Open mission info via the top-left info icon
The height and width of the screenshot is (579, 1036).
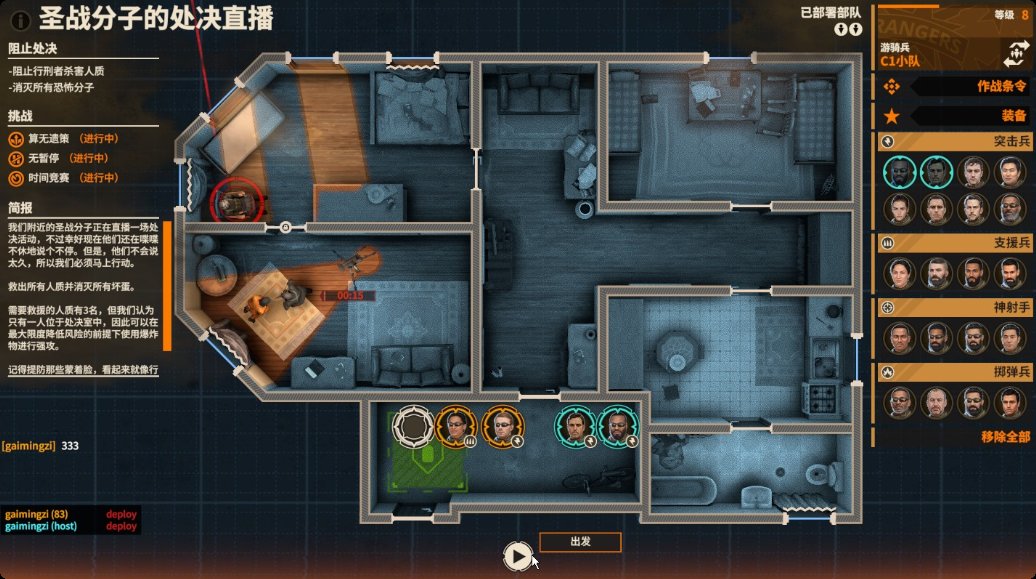click(x=19, y=18)
